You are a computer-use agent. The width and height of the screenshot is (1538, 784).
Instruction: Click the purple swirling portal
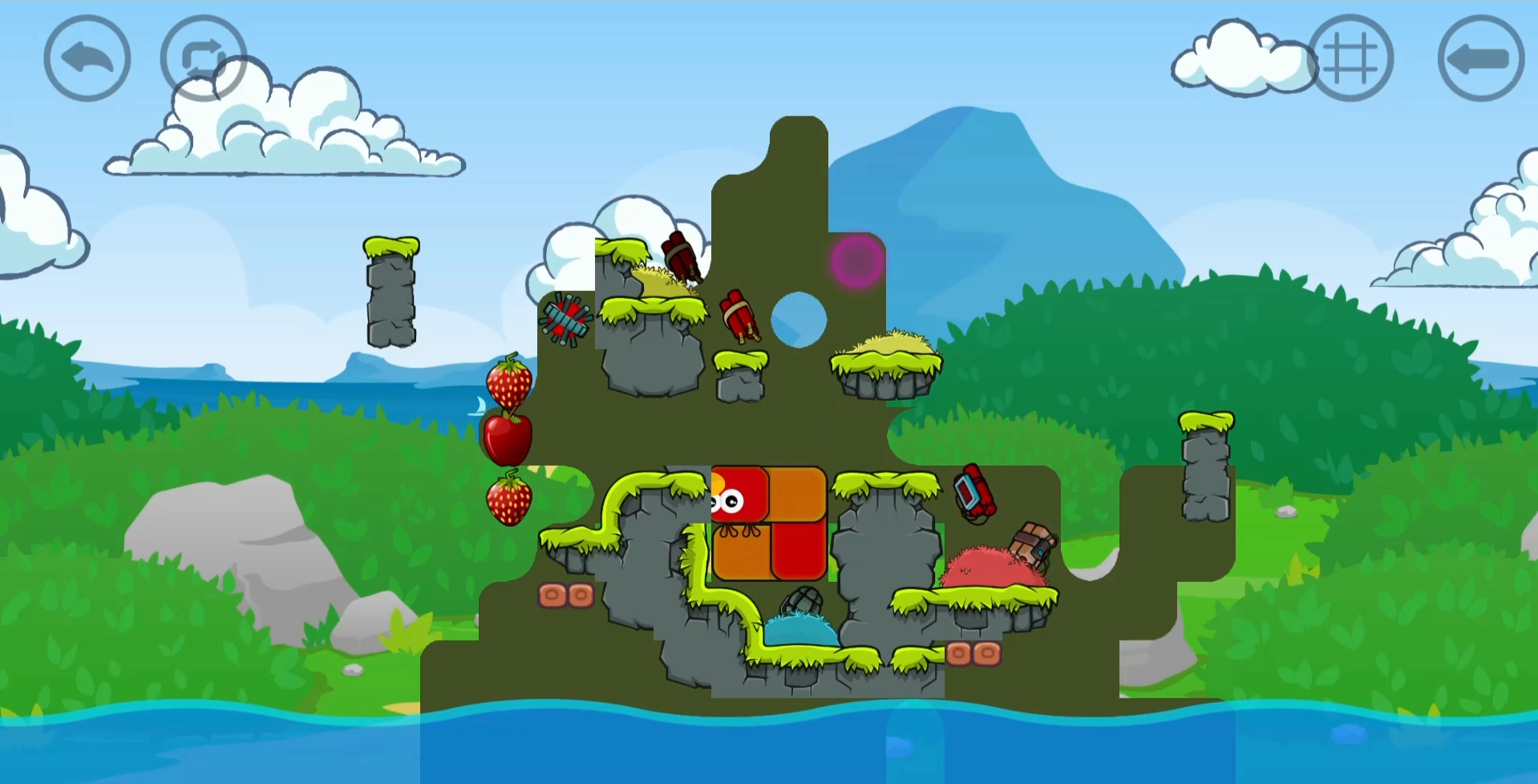tap(857, 262)
